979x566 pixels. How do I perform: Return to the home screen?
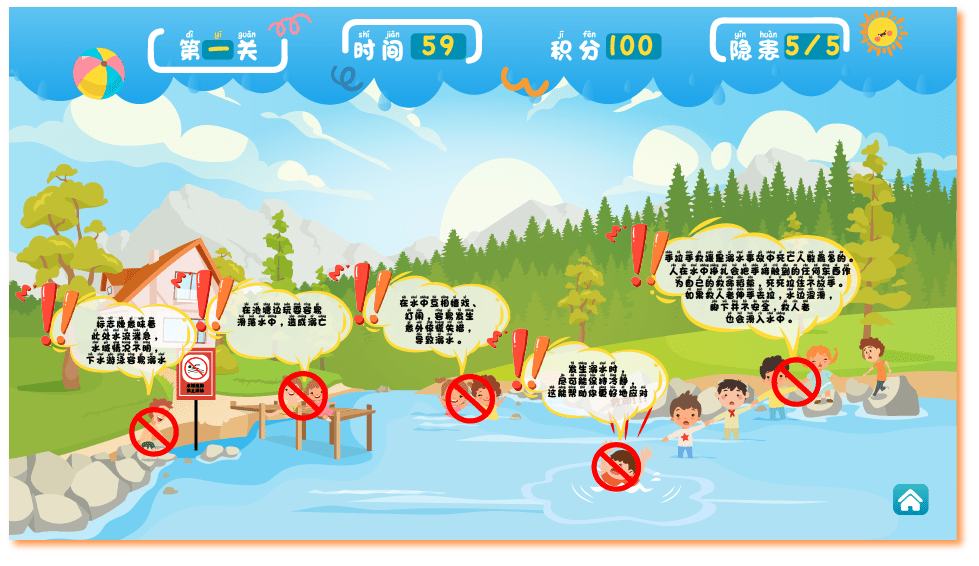(x=910, y=500)
